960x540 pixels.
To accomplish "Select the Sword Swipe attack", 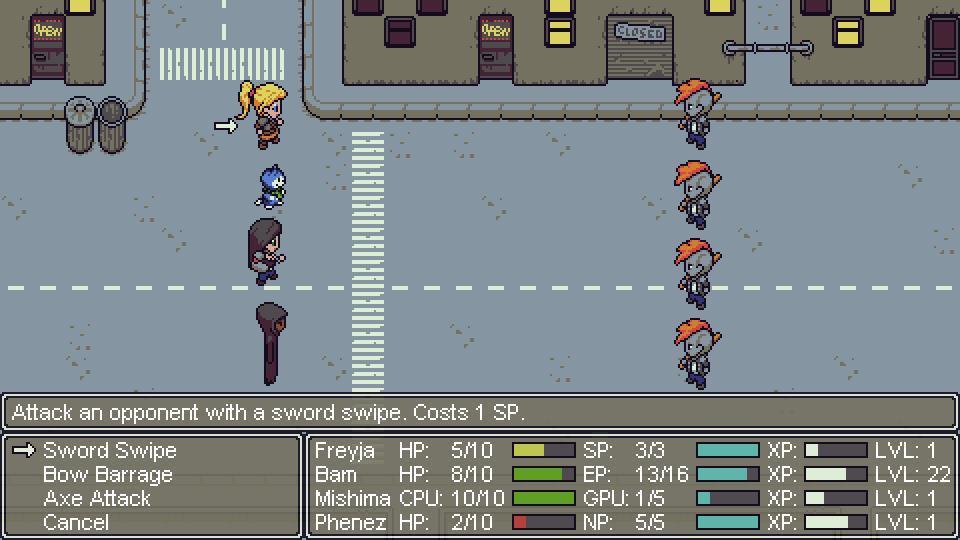I will [110, 451].
